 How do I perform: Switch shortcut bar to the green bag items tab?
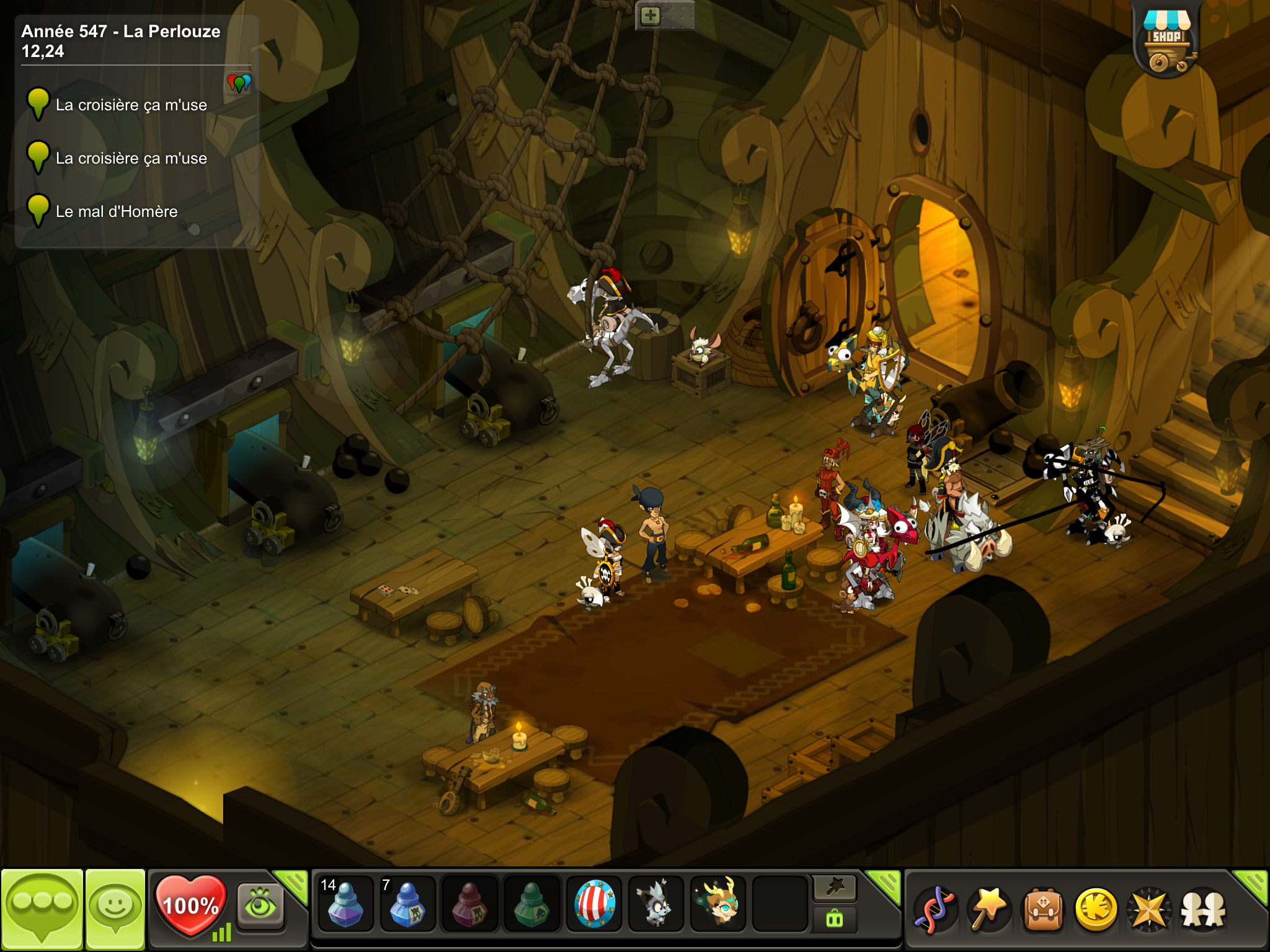835,919
